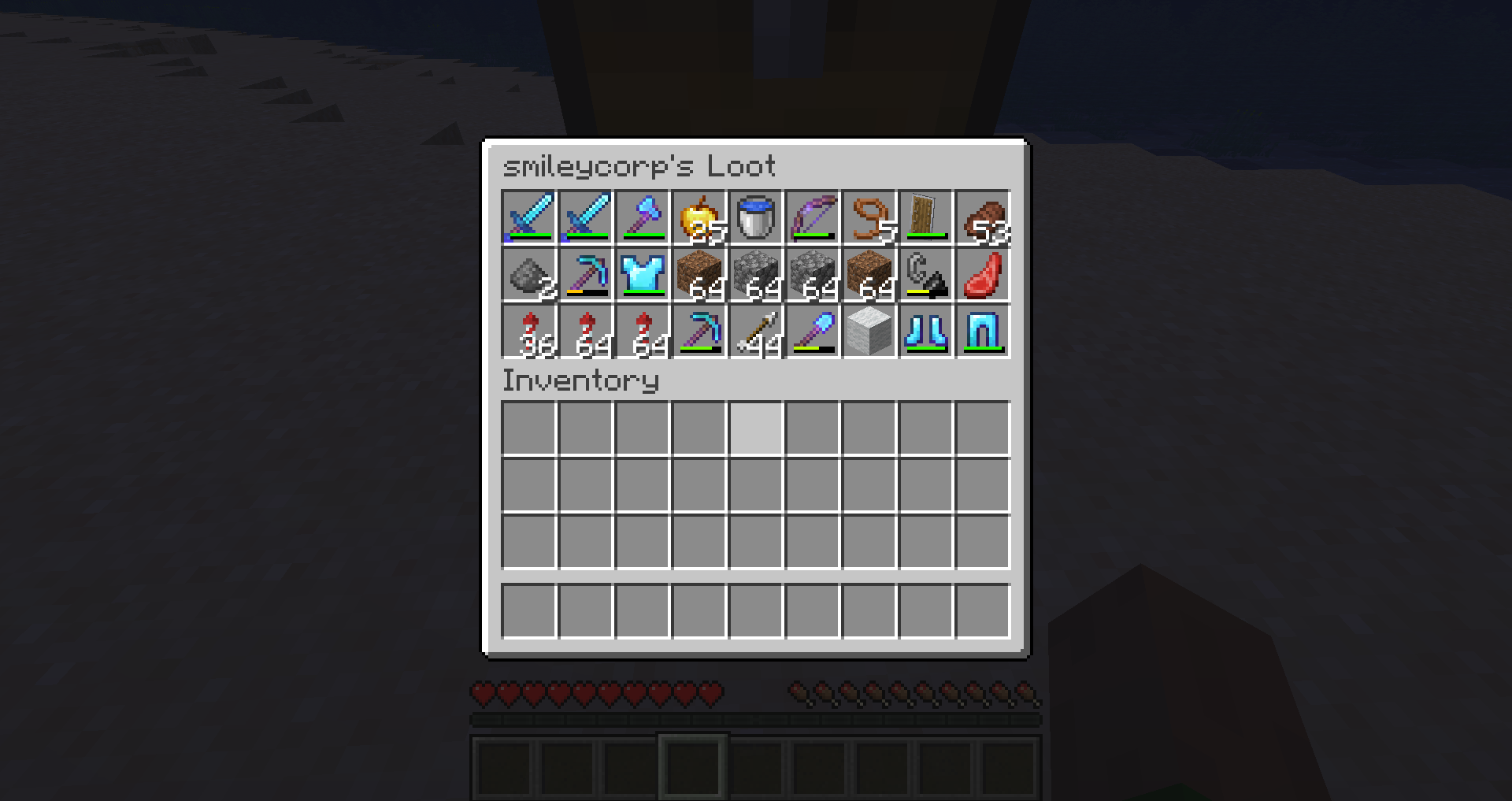
Task: Take the raw beef item
Action: point(983,277)
